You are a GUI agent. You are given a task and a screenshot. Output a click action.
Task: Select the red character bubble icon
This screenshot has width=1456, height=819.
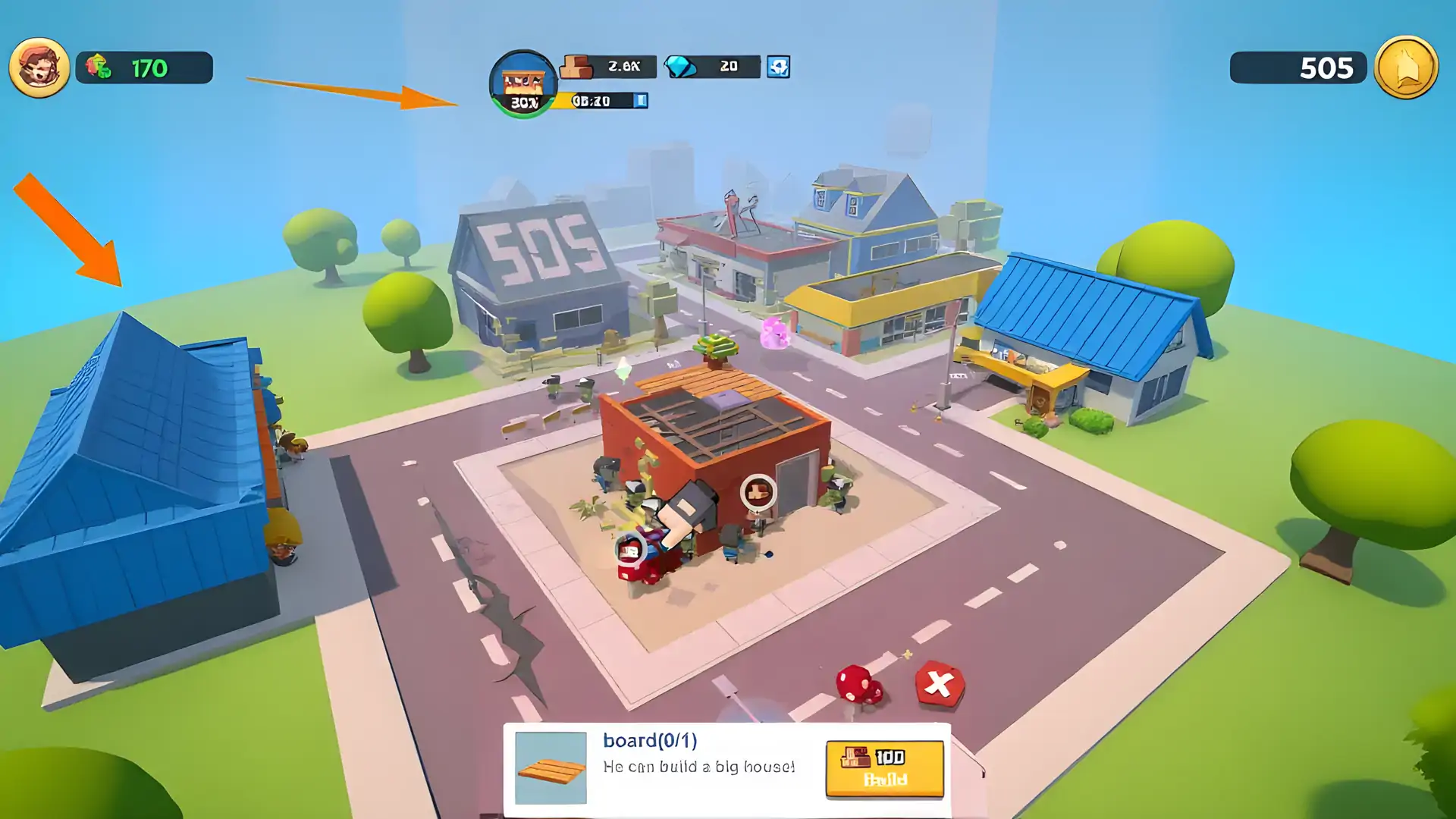point(629,549)
